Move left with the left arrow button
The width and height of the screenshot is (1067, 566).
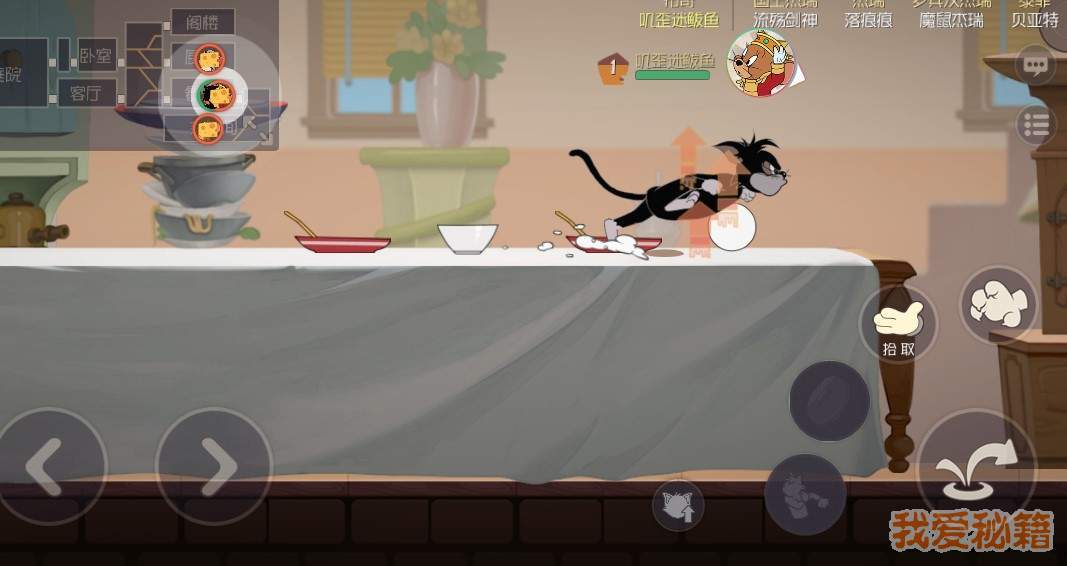pos(50,465)
